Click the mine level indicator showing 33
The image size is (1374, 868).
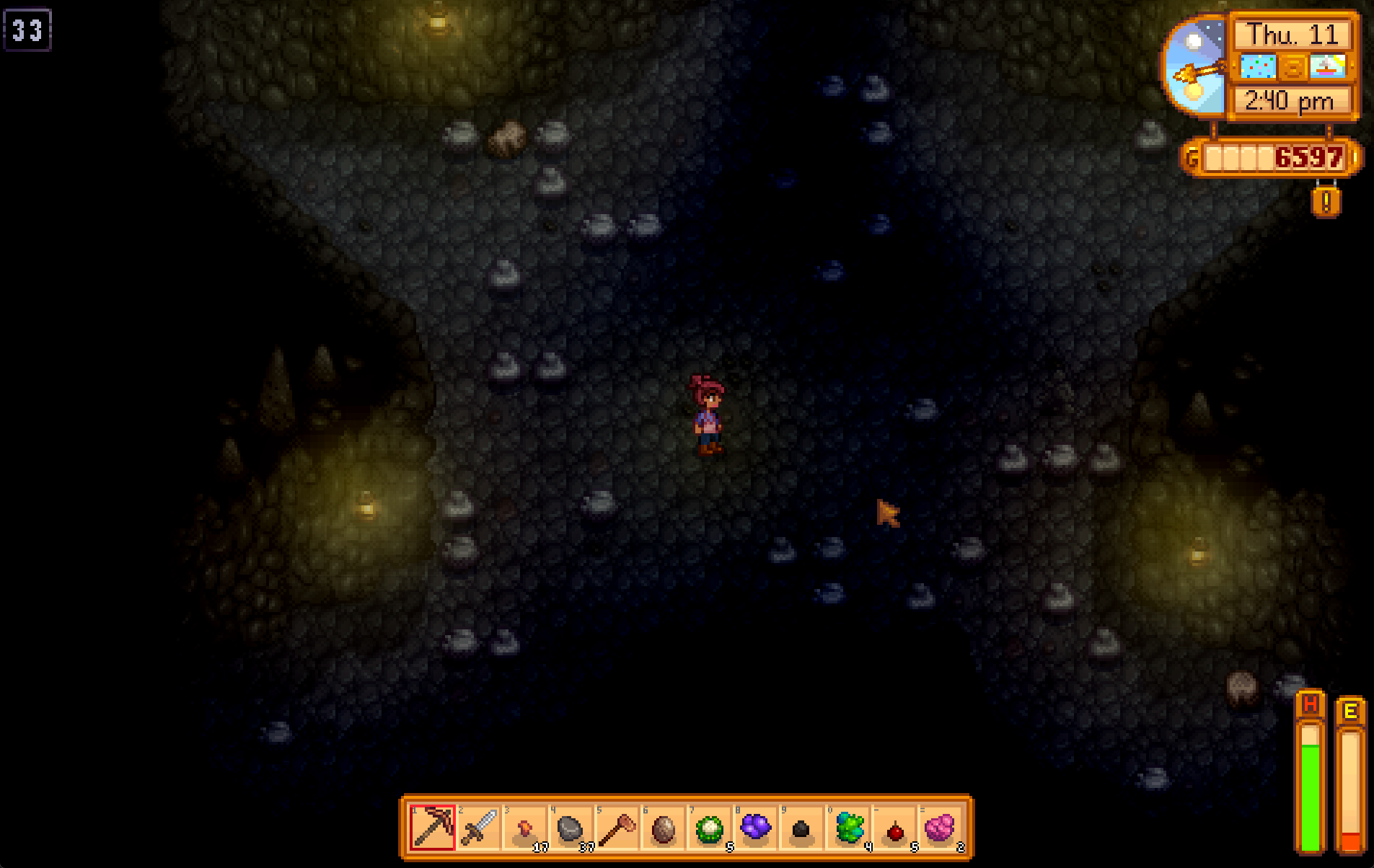pyautogui.click(x=29, y=31)
